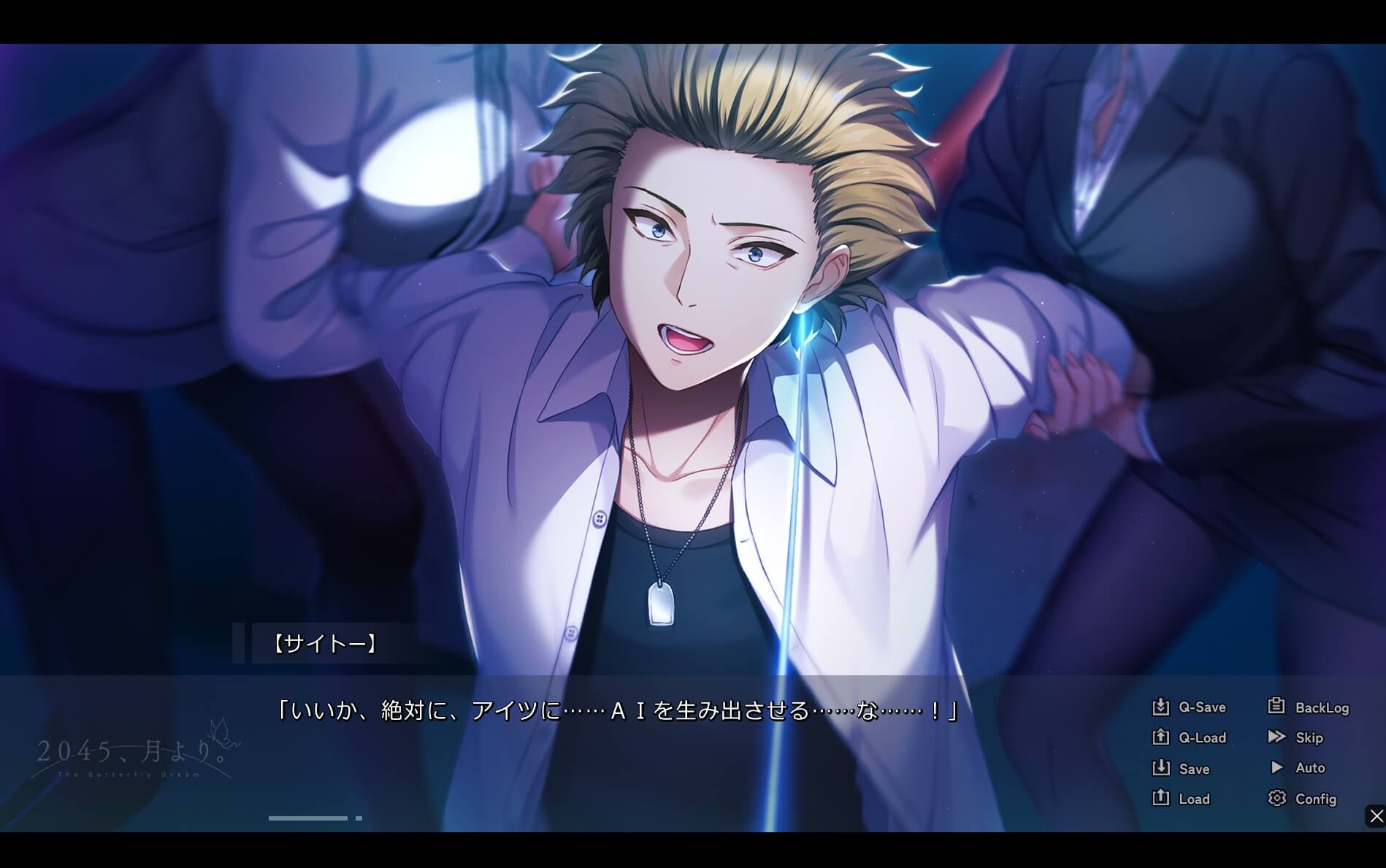Click the Q-Save quick save icon
The height and width of the screenshot is (868, 1386).
1161,707
